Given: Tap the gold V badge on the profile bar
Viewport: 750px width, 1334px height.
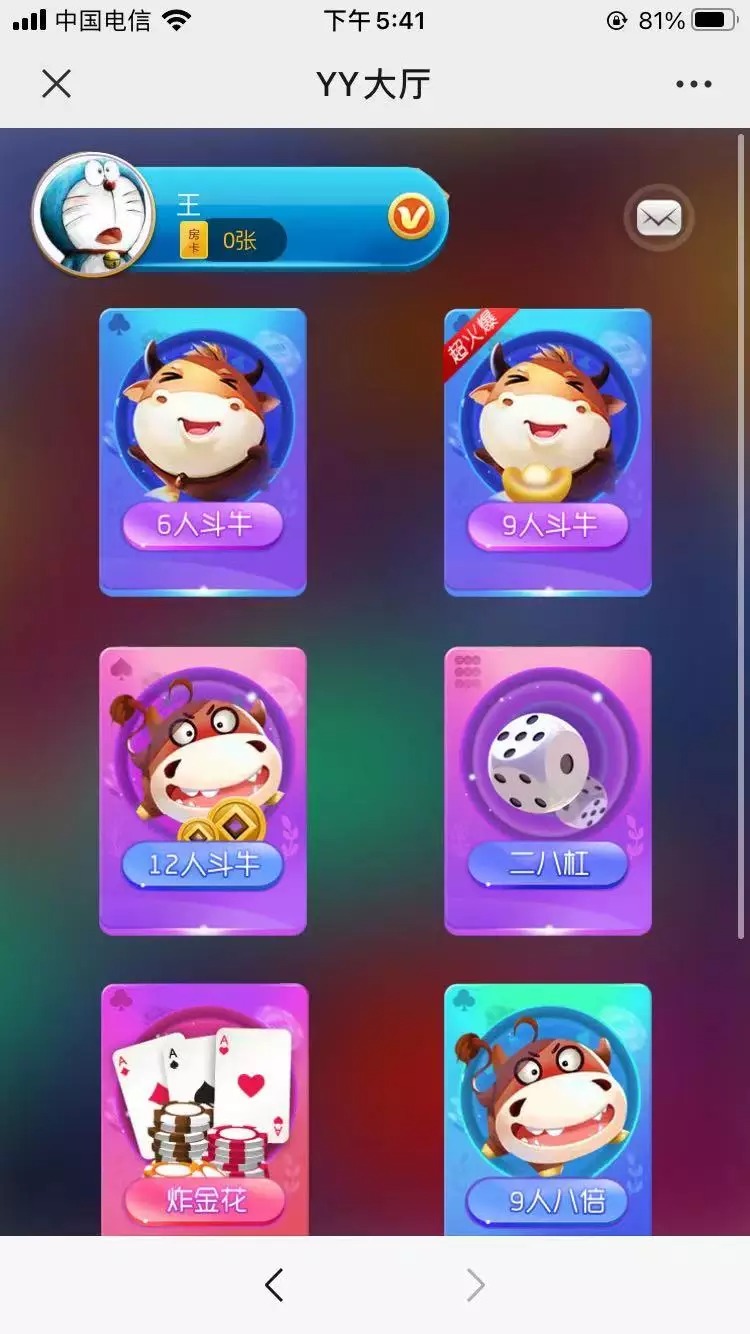Looking at the screenshot, I should 411,216.
